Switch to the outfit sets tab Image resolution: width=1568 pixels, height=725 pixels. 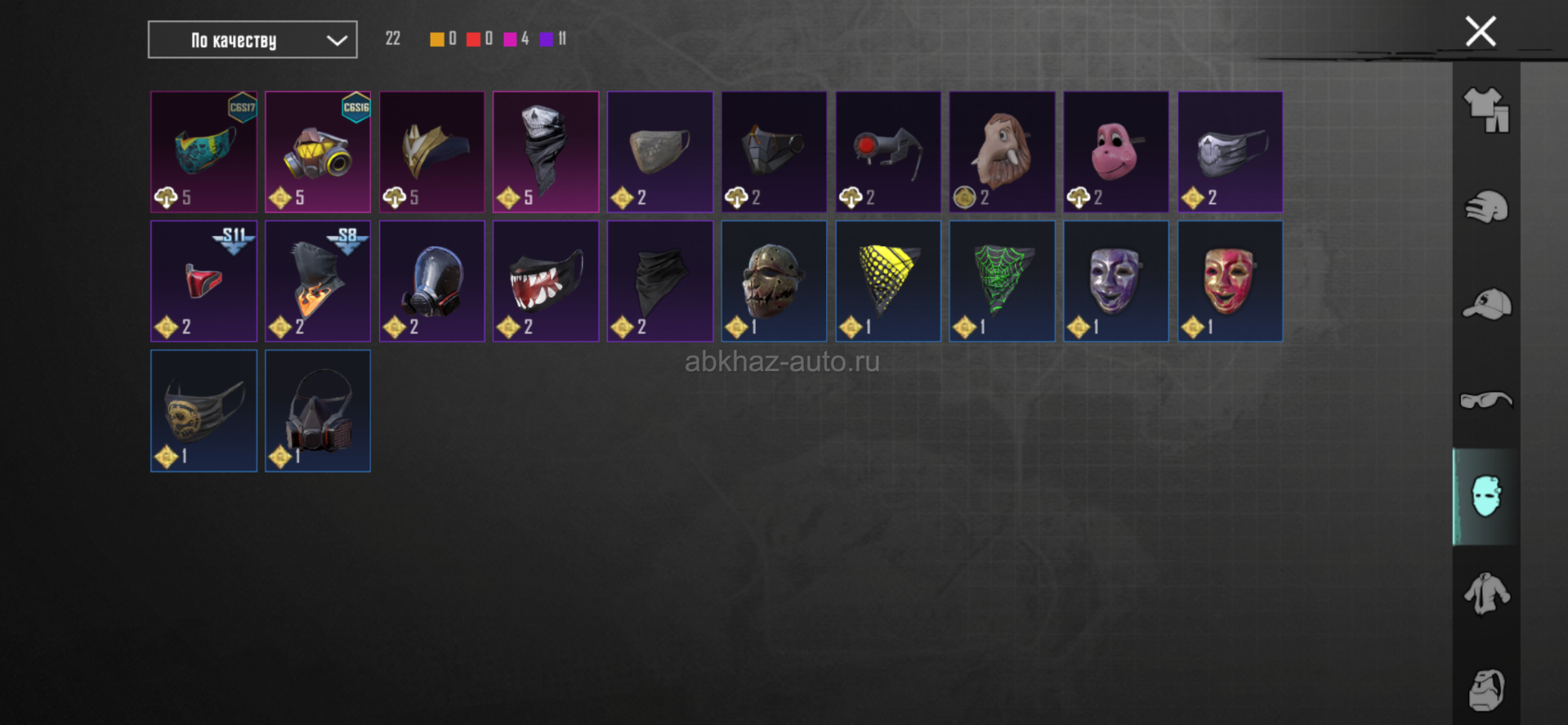tap(1486, 110)
